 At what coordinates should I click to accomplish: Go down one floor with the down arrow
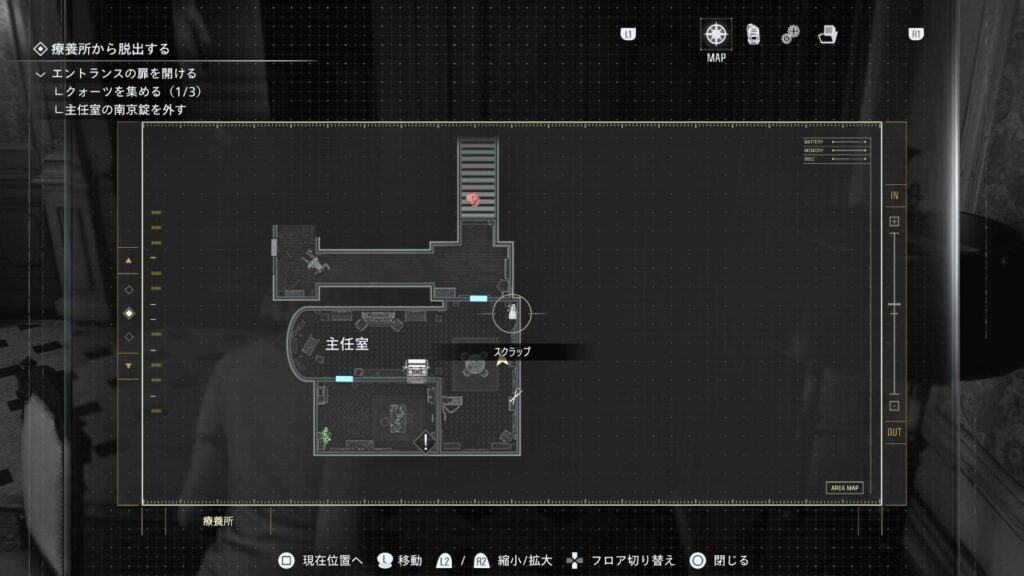coord(128,364)
